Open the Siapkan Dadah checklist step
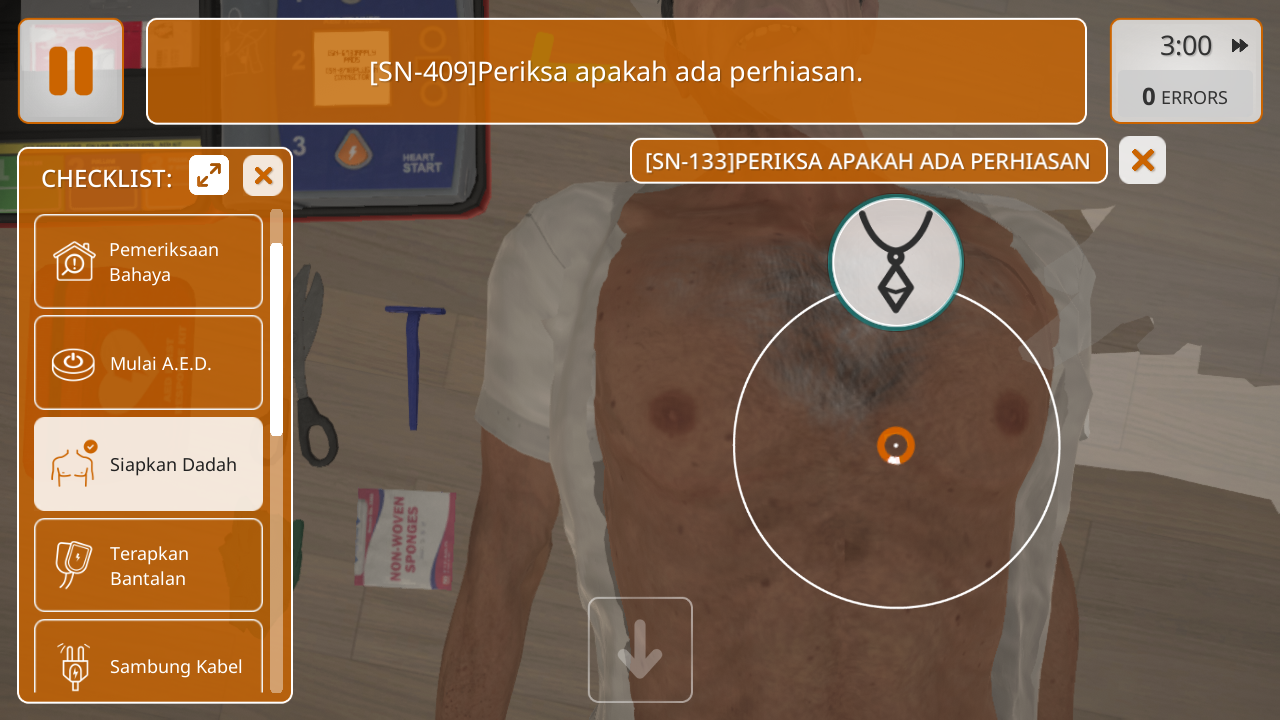This screenshot has height=720, width=1280. (148, 464)
